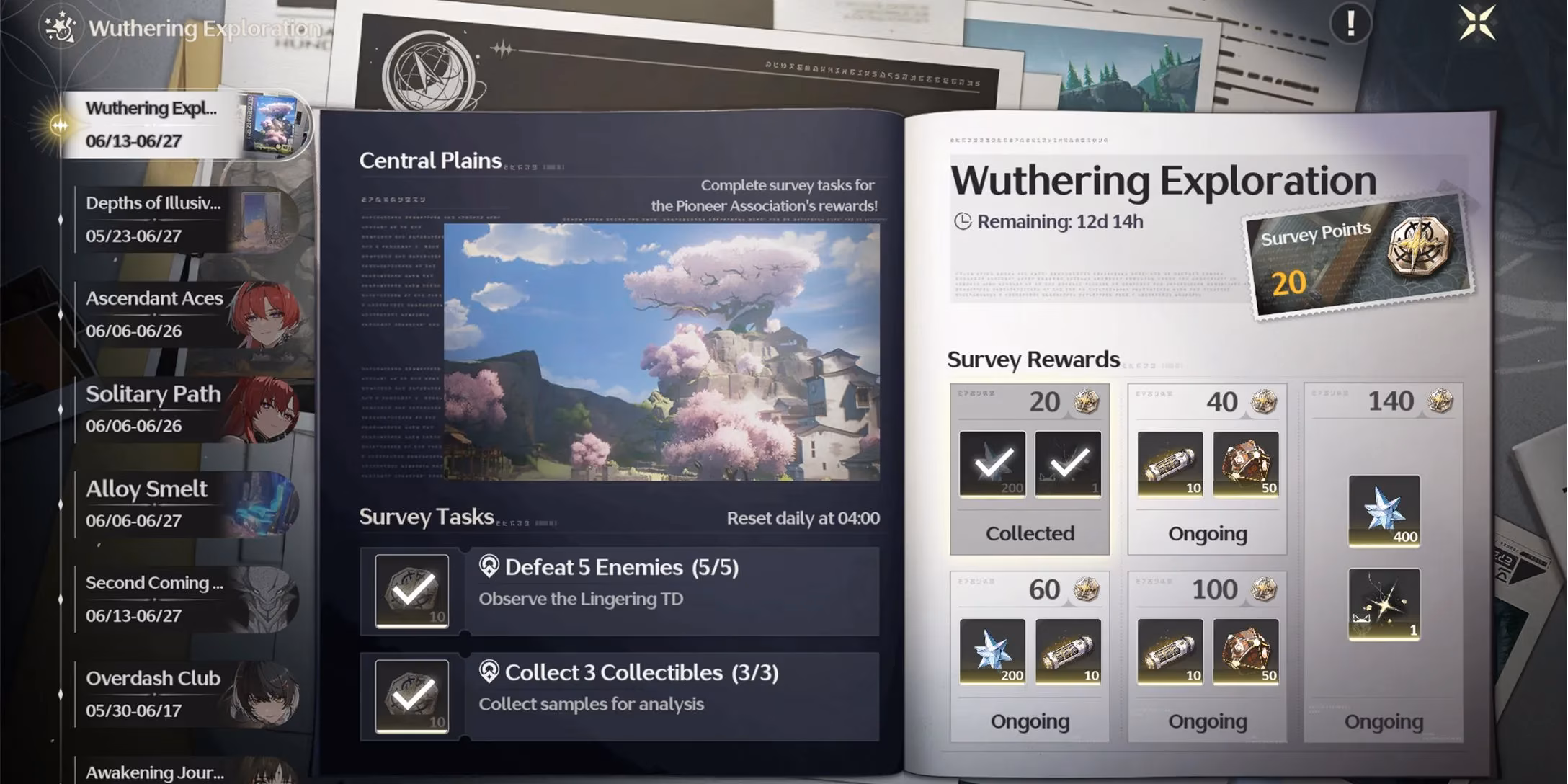
Task: Click the Wuthering Exploration event logo icon
Action: [61, 29]
